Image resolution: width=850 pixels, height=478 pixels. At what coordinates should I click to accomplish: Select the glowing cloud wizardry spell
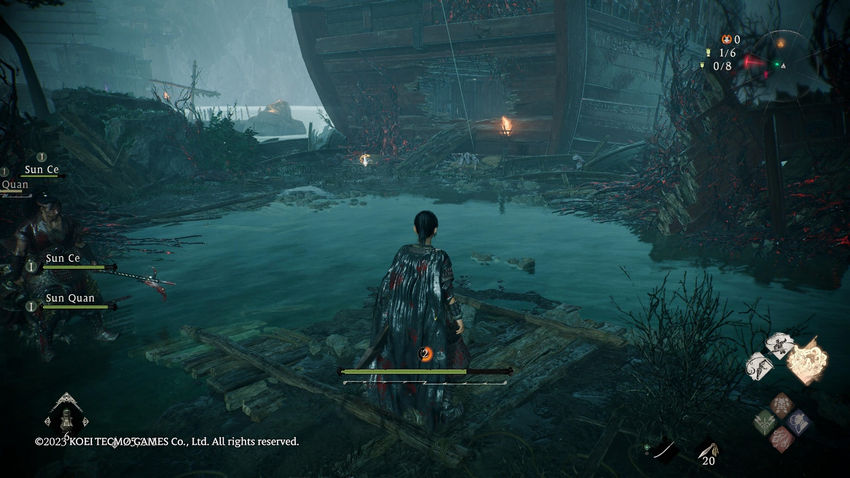[x=808, y=361]
